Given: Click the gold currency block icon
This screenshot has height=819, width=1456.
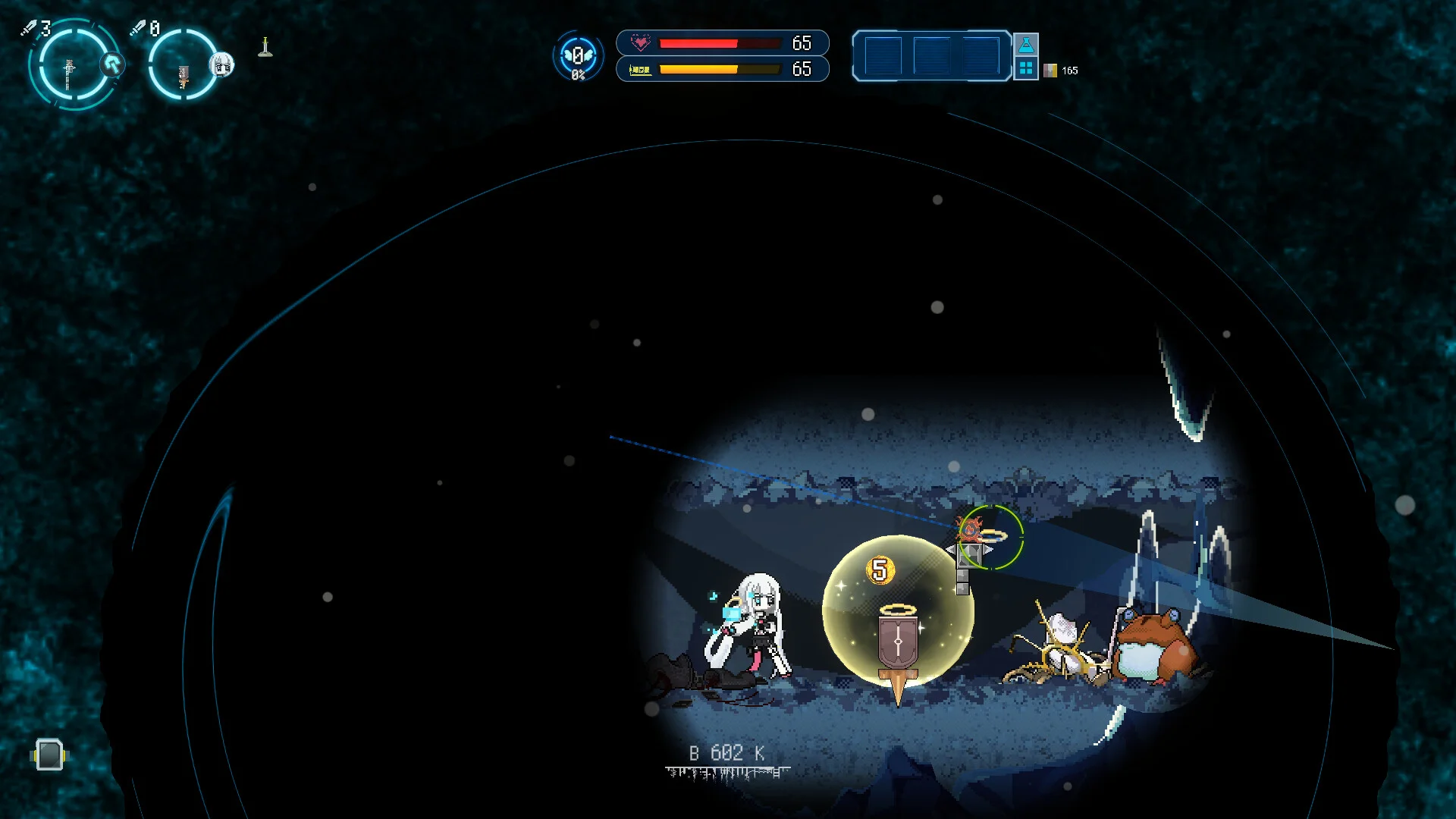Looking at the screenshot, I should 1050,71.
